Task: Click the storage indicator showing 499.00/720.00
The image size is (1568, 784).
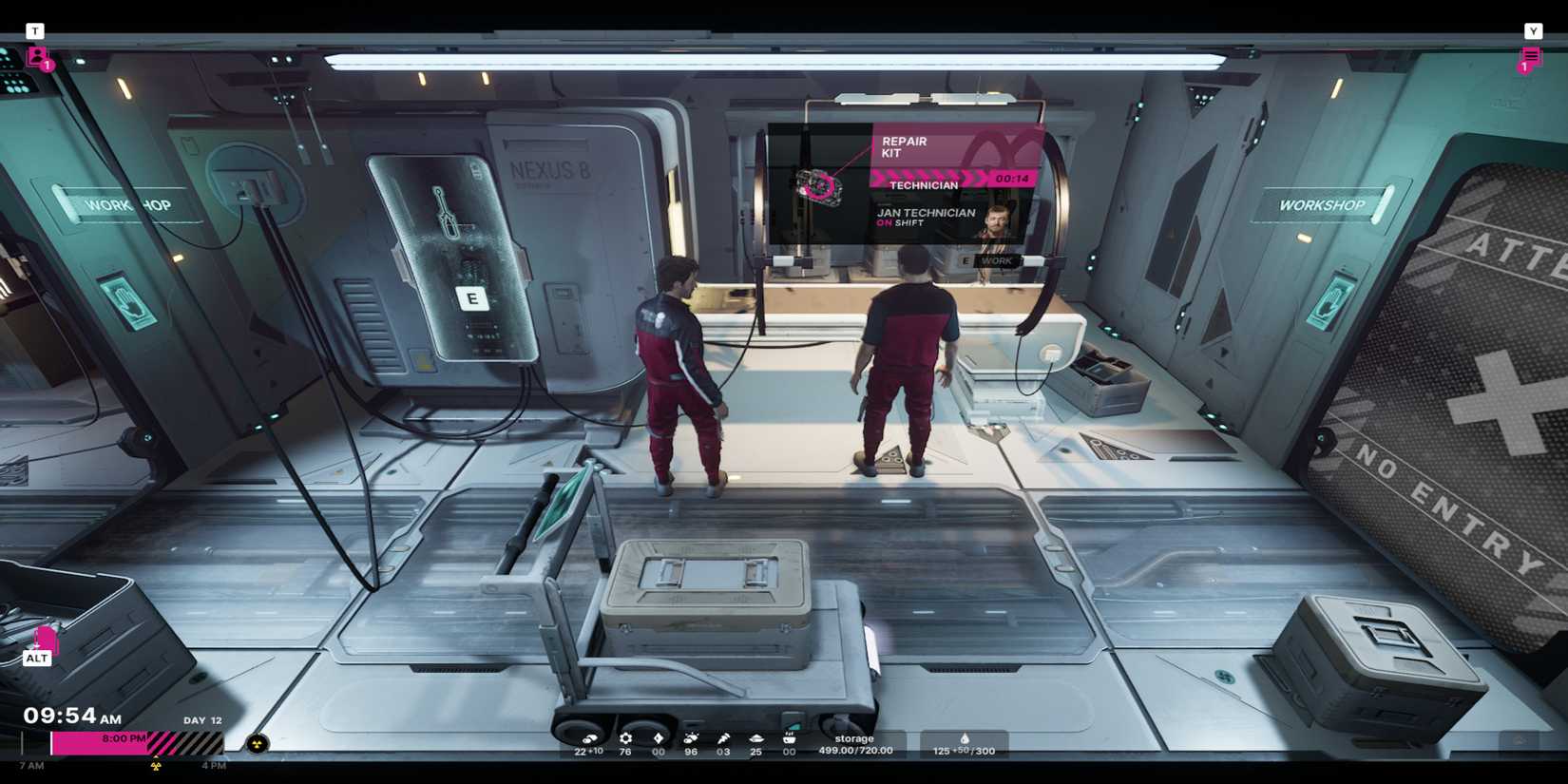Action: click(x=854, y=744)
